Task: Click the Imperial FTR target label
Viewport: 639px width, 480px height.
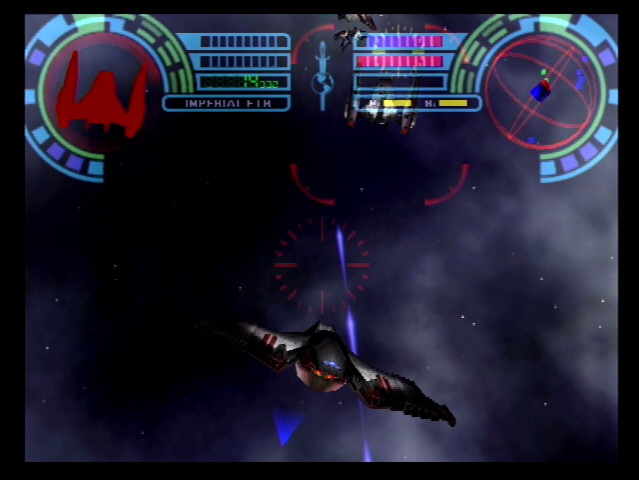Action: click(225, 103)
